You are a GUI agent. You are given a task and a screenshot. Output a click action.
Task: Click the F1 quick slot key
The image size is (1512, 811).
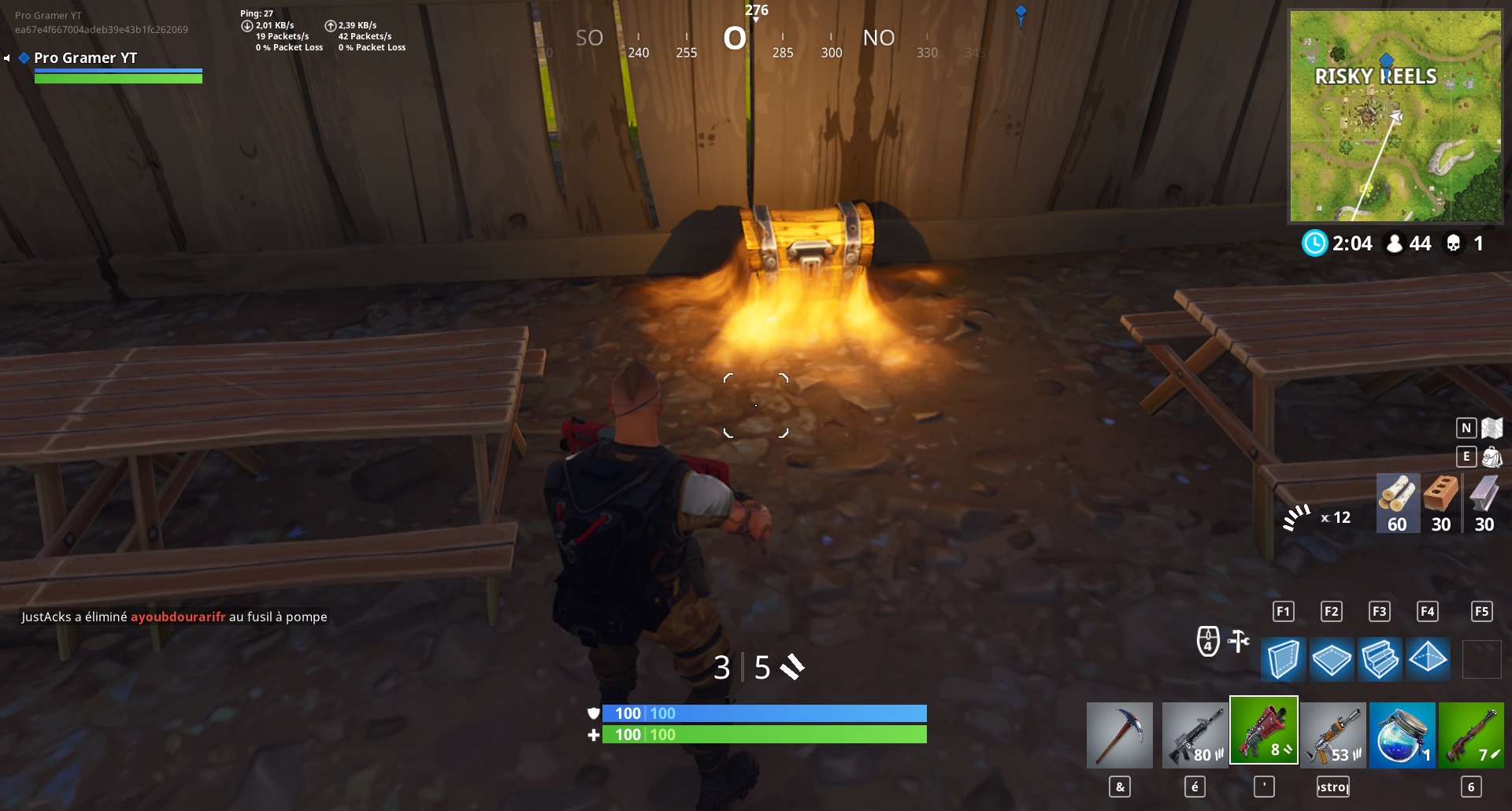click(1284, 610)
